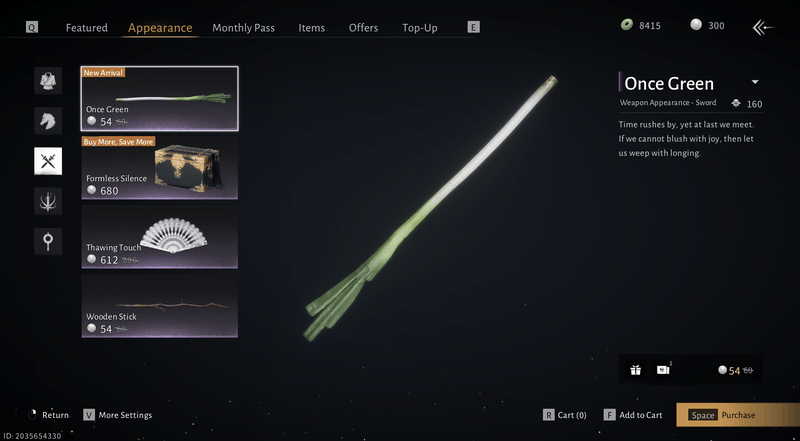Image resolution: width=800 pixels, height=441 pixels.
Task: Switch to the Featured tab
Action: tap(86, 28)
